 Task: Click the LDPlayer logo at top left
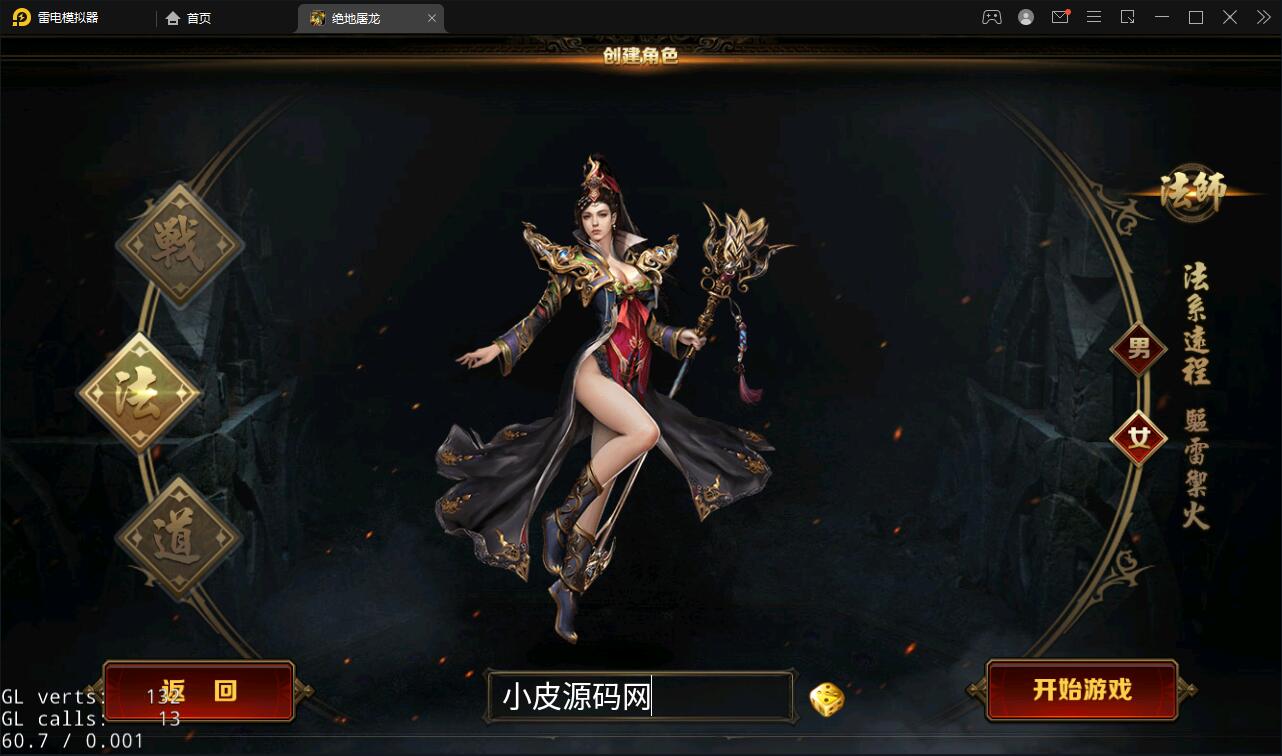(x=22, y=17)
